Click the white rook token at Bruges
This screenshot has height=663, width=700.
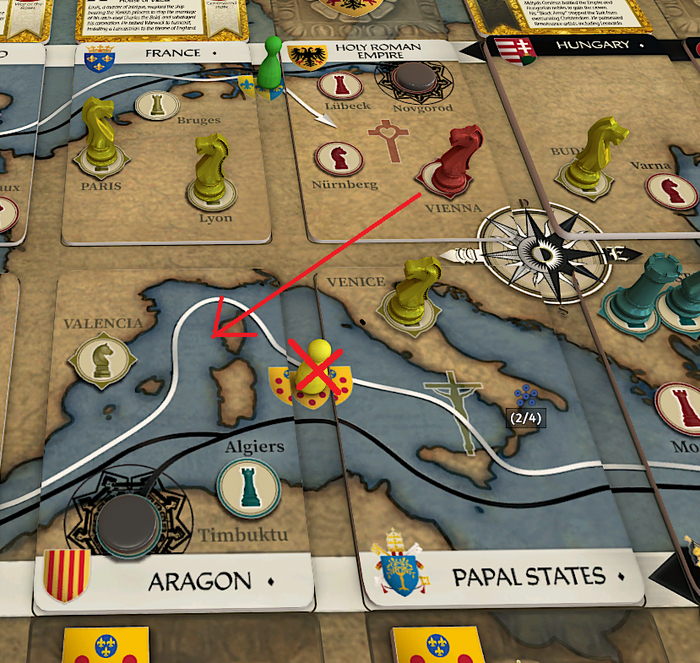point(153,104)
